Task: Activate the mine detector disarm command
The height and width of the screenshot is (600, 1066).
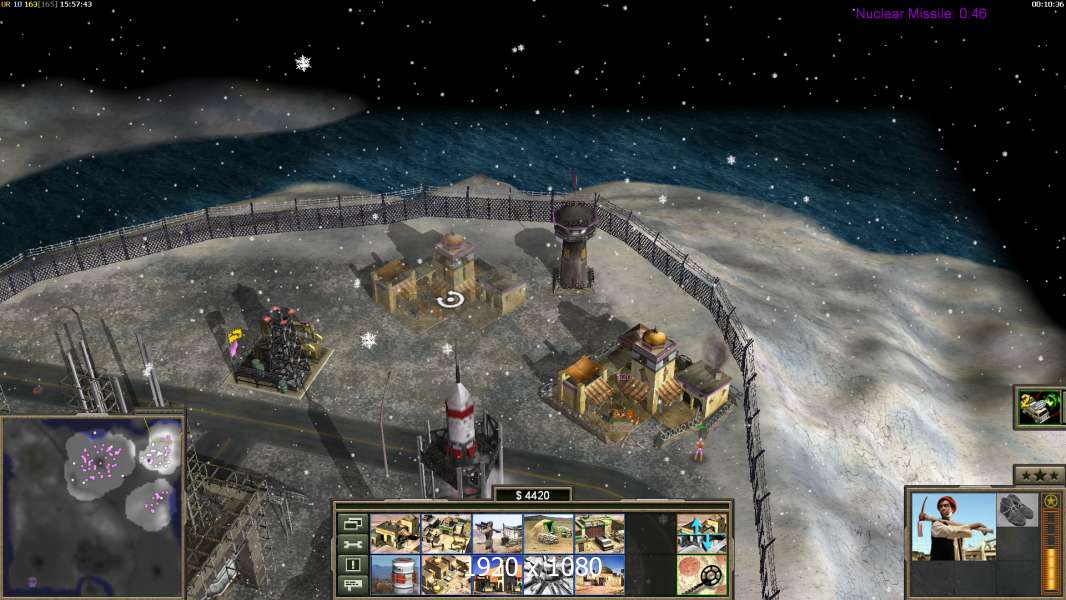Action: tap(702, 574)
